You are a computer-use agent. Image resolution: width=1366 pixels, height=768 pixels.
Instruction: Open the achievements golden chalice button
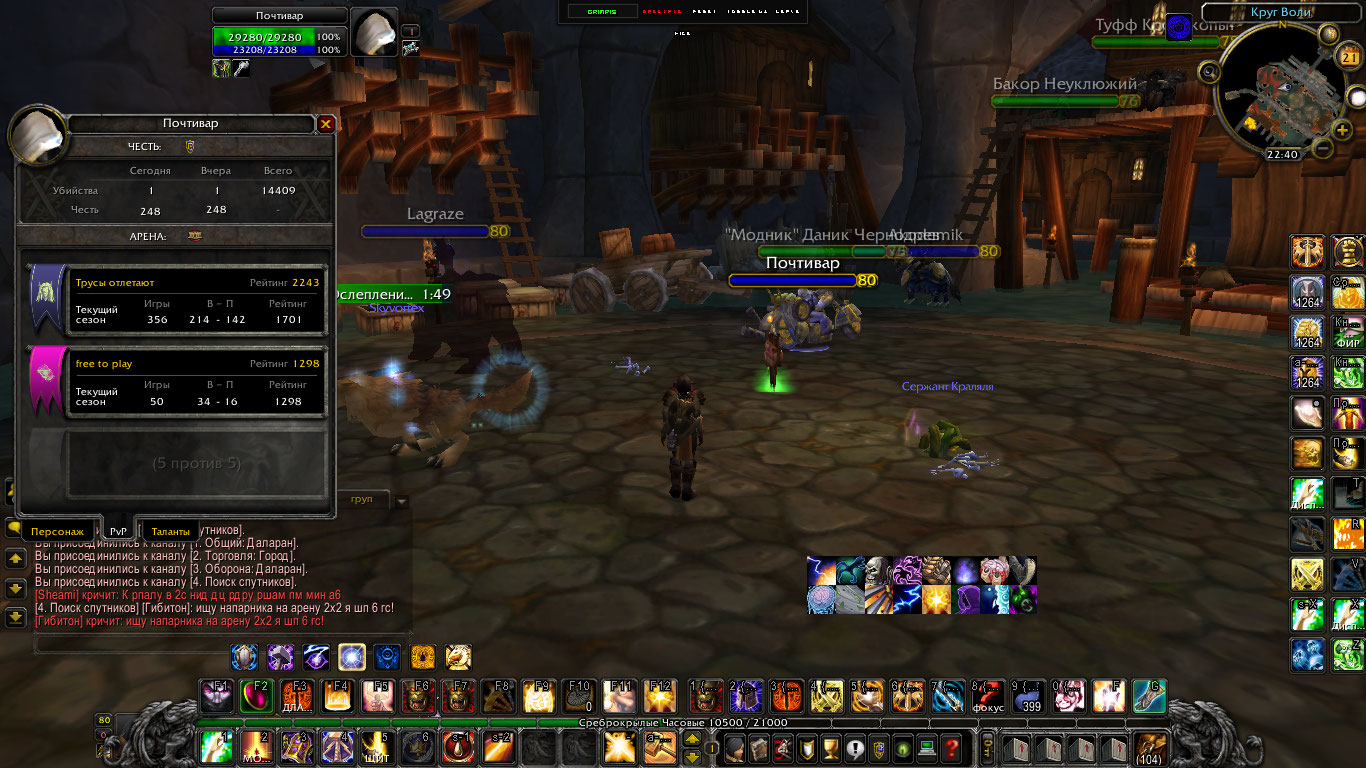831,747
